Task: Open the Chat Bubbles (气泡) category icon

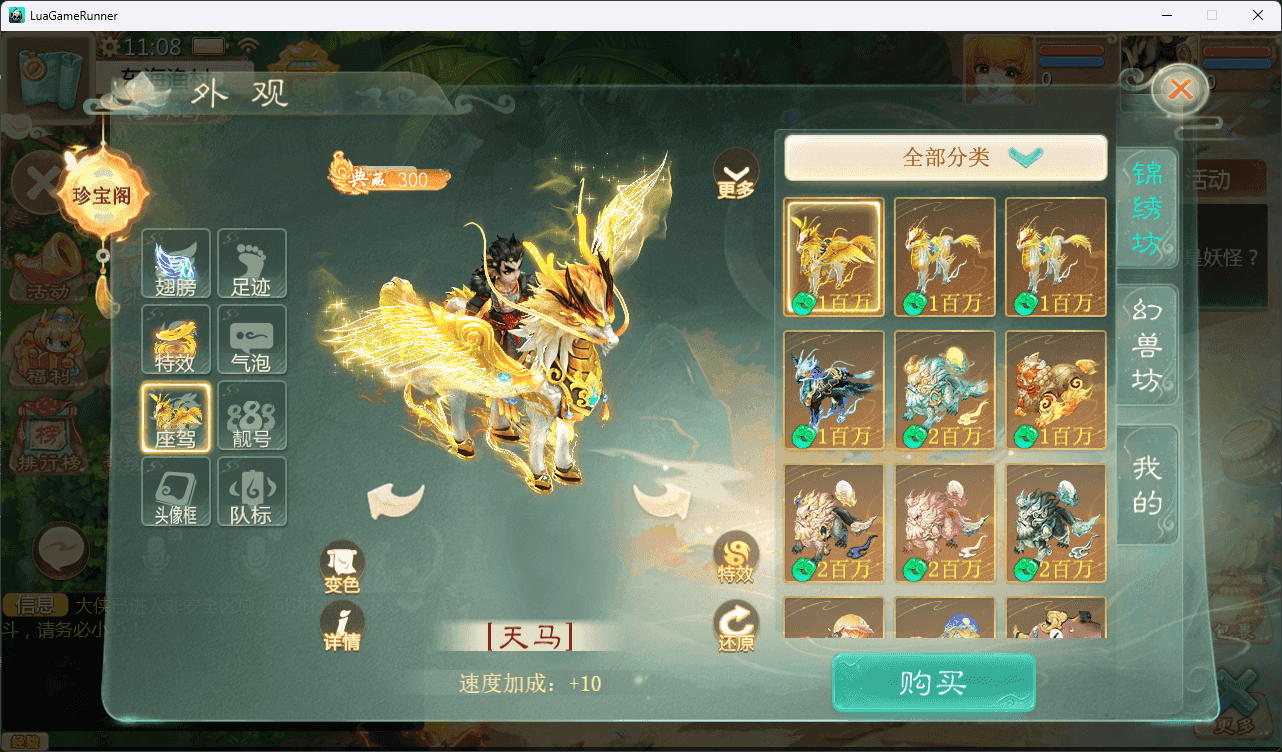Action: [x=252, y=340]
